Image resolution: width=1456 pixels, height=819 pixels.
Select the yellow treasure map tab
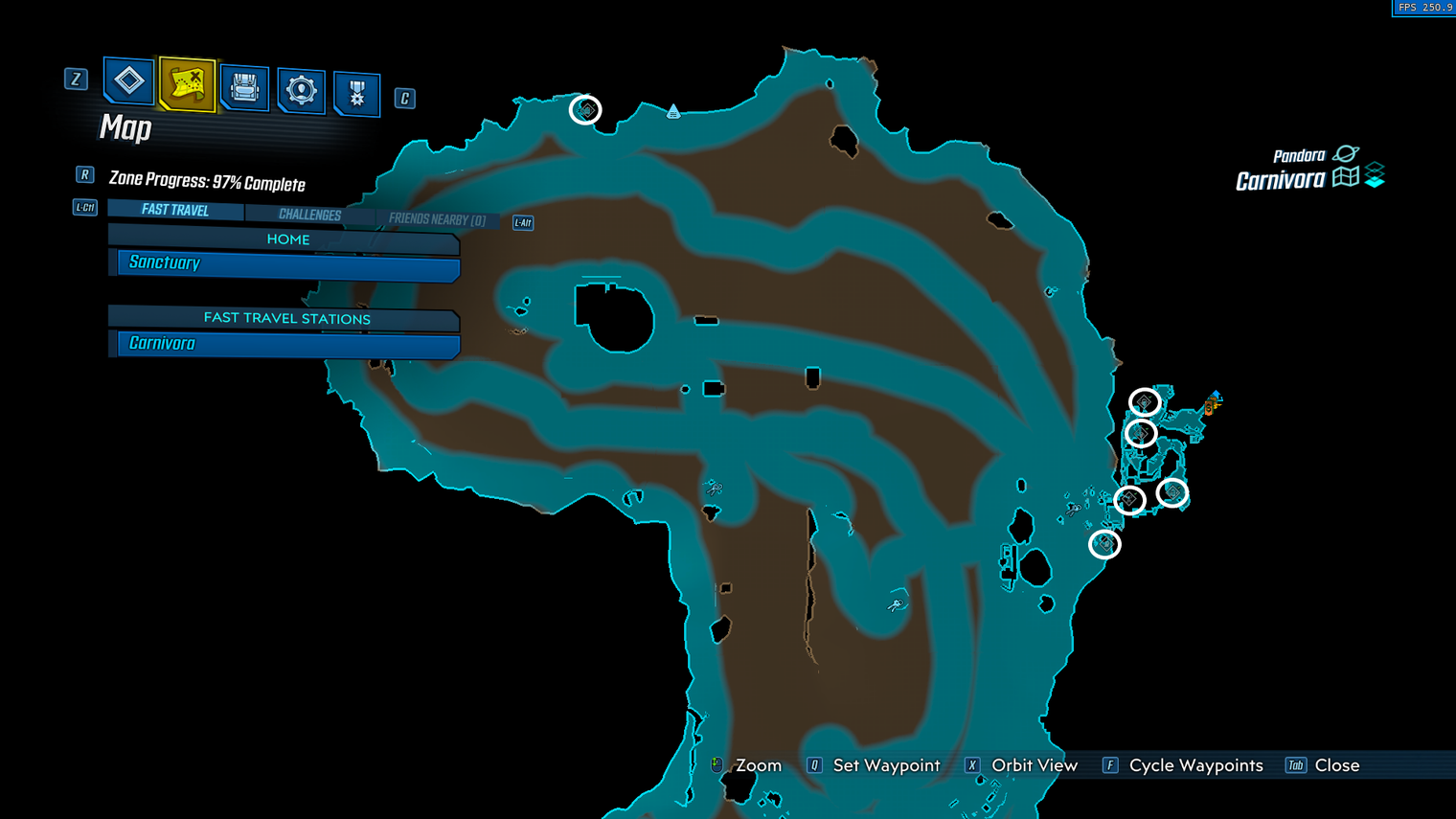point(187,84)
